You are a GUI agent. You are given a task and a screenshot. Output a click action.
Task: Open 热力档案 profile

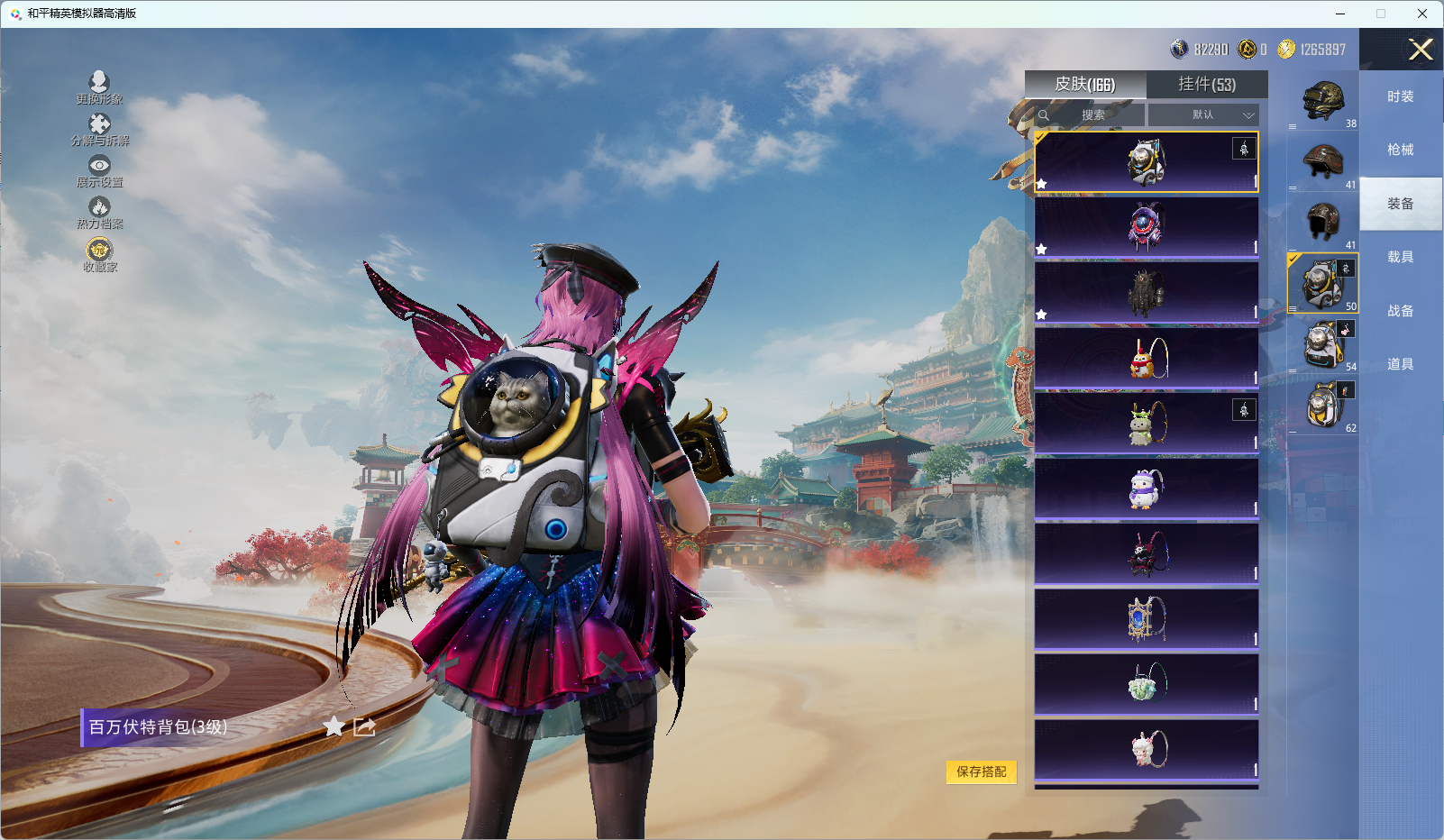pyautogui.click(x=99, y=213)
